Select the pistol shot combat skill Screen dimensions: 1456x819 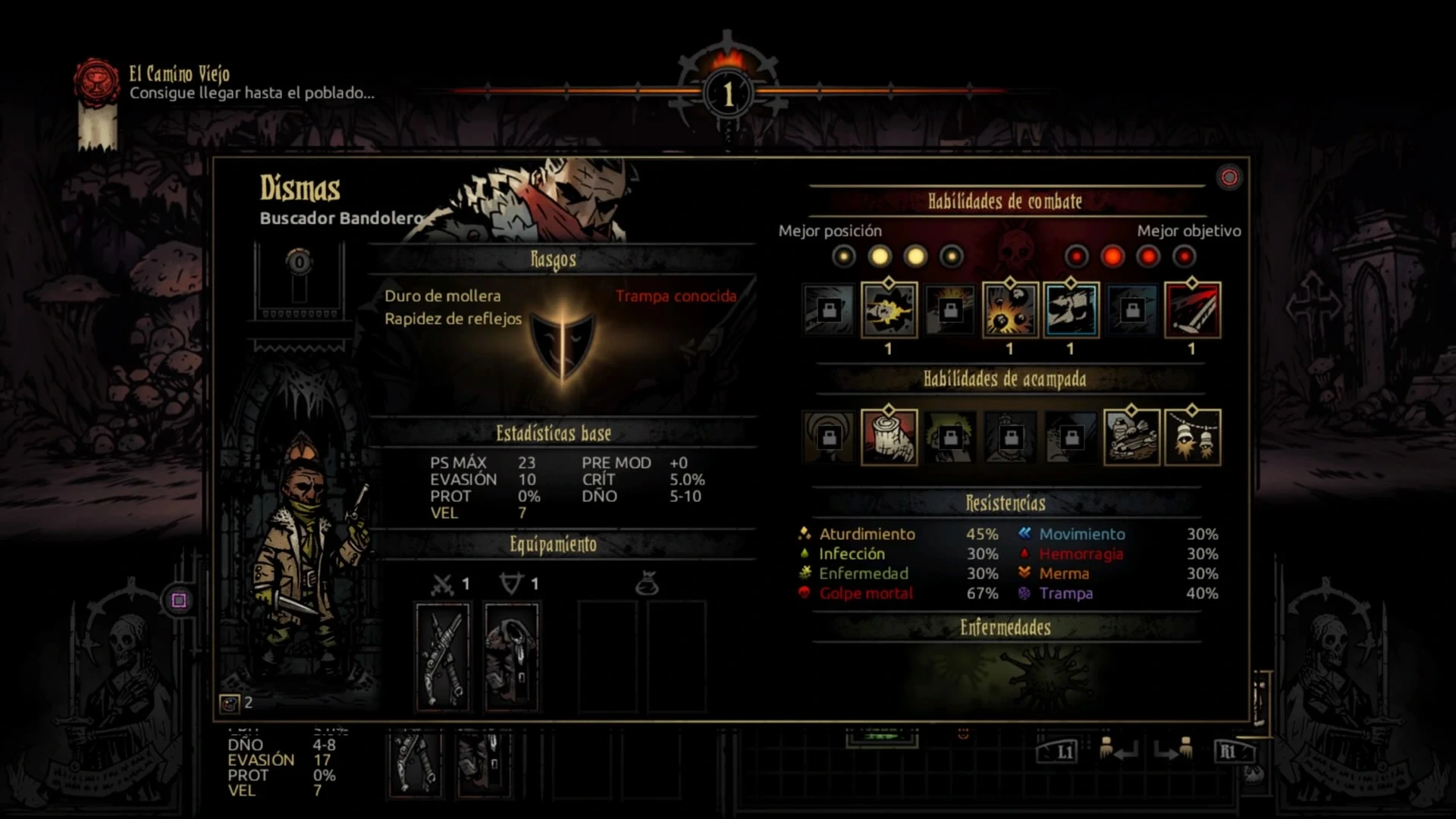point(889,309)
